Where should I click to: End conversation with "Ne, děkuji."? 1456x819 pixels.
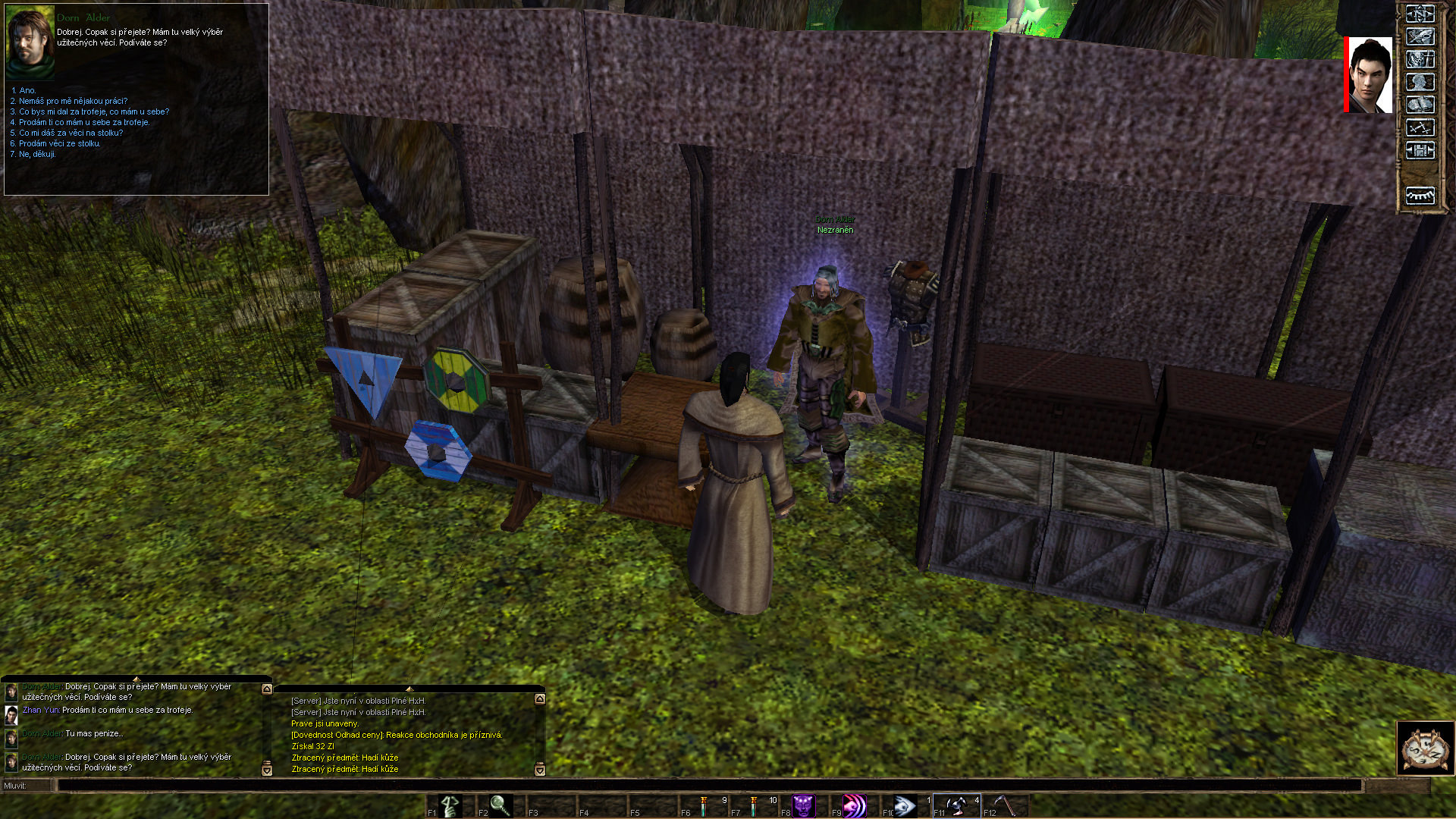point(37,154)
